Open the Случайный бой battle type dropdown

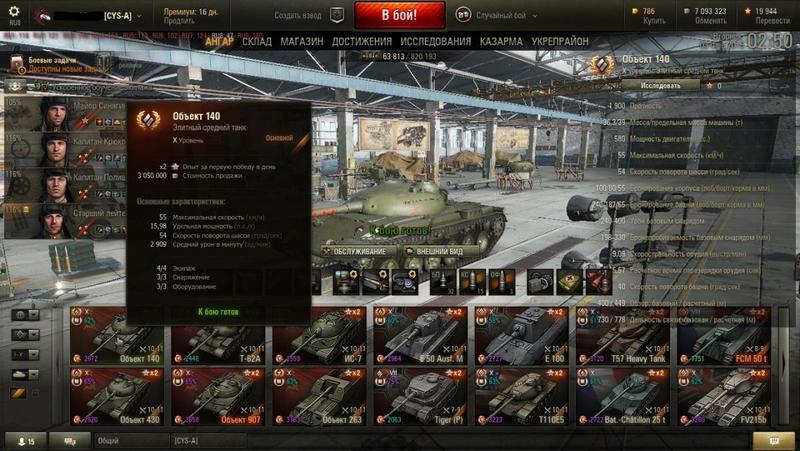(500, 15)
